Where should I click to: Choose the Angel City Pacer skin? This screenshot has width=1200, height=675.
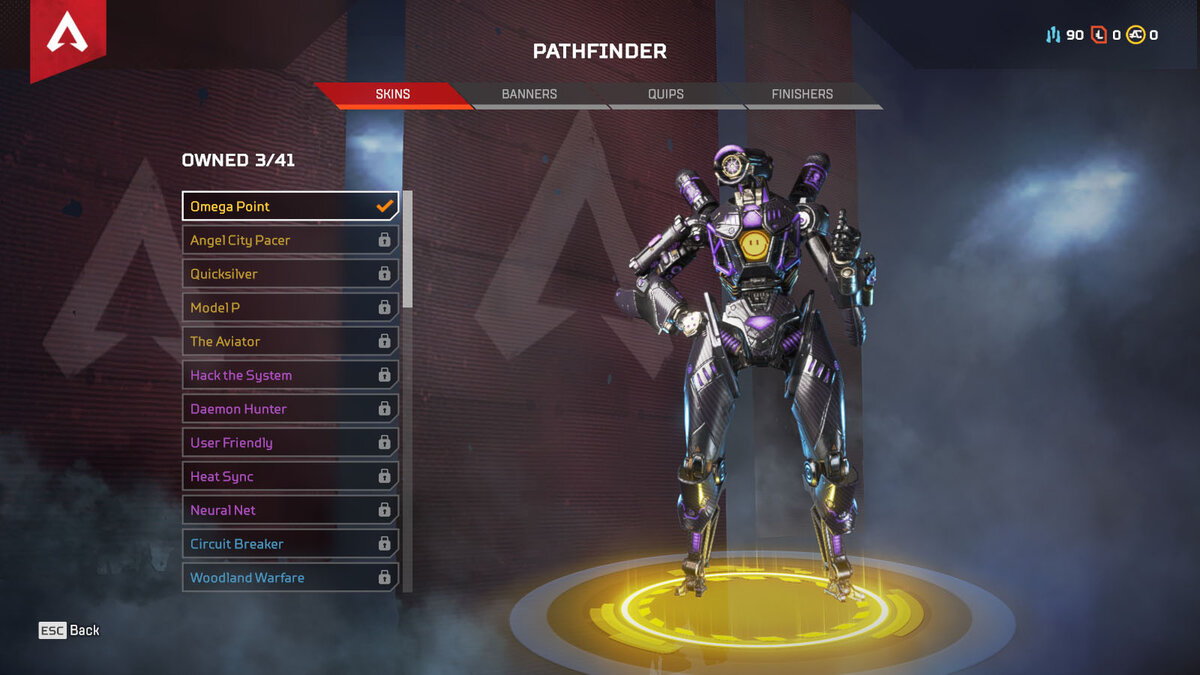click(x=290, y=240)
